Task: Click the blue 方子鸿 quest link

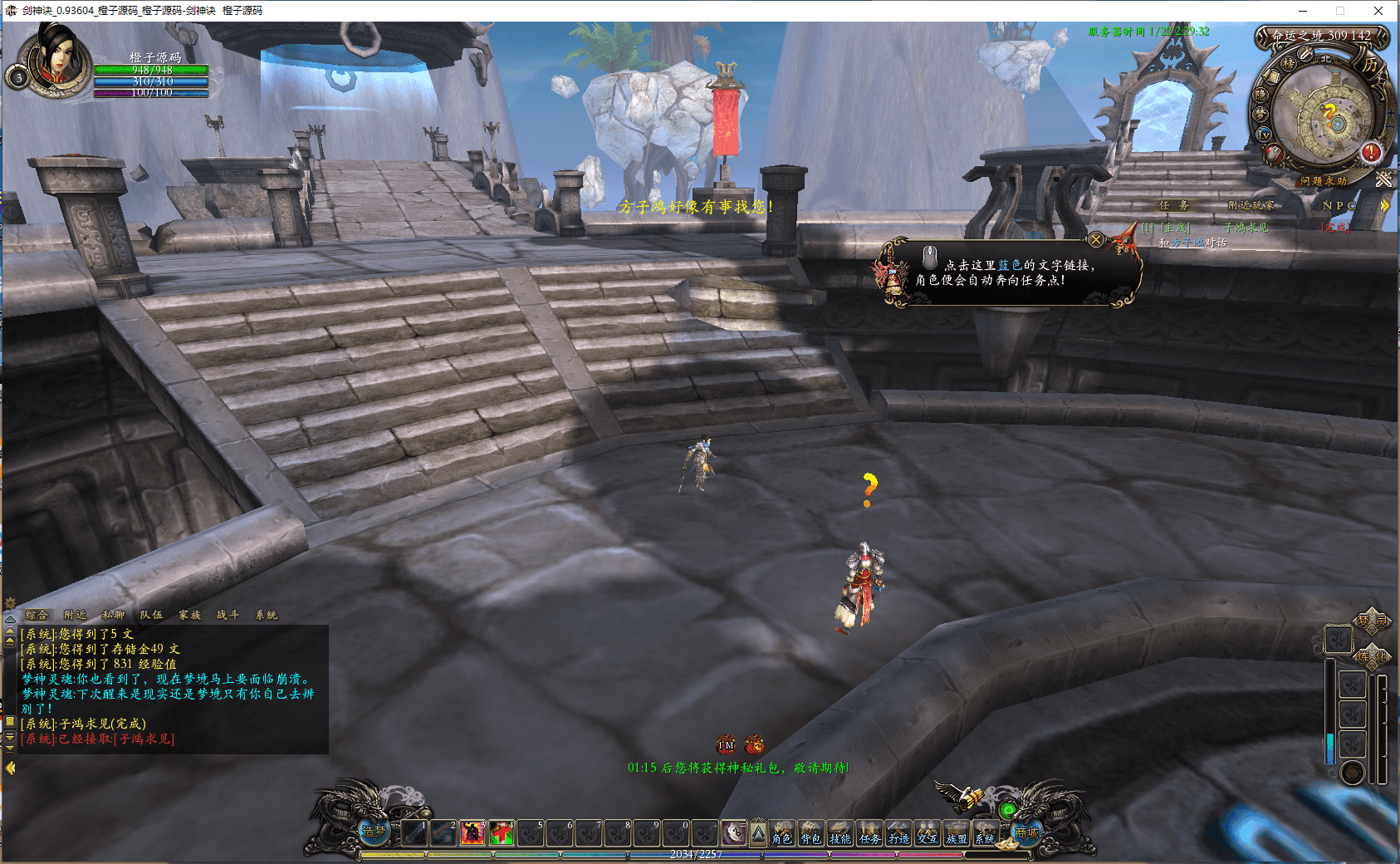Action: coord(1187,243)
